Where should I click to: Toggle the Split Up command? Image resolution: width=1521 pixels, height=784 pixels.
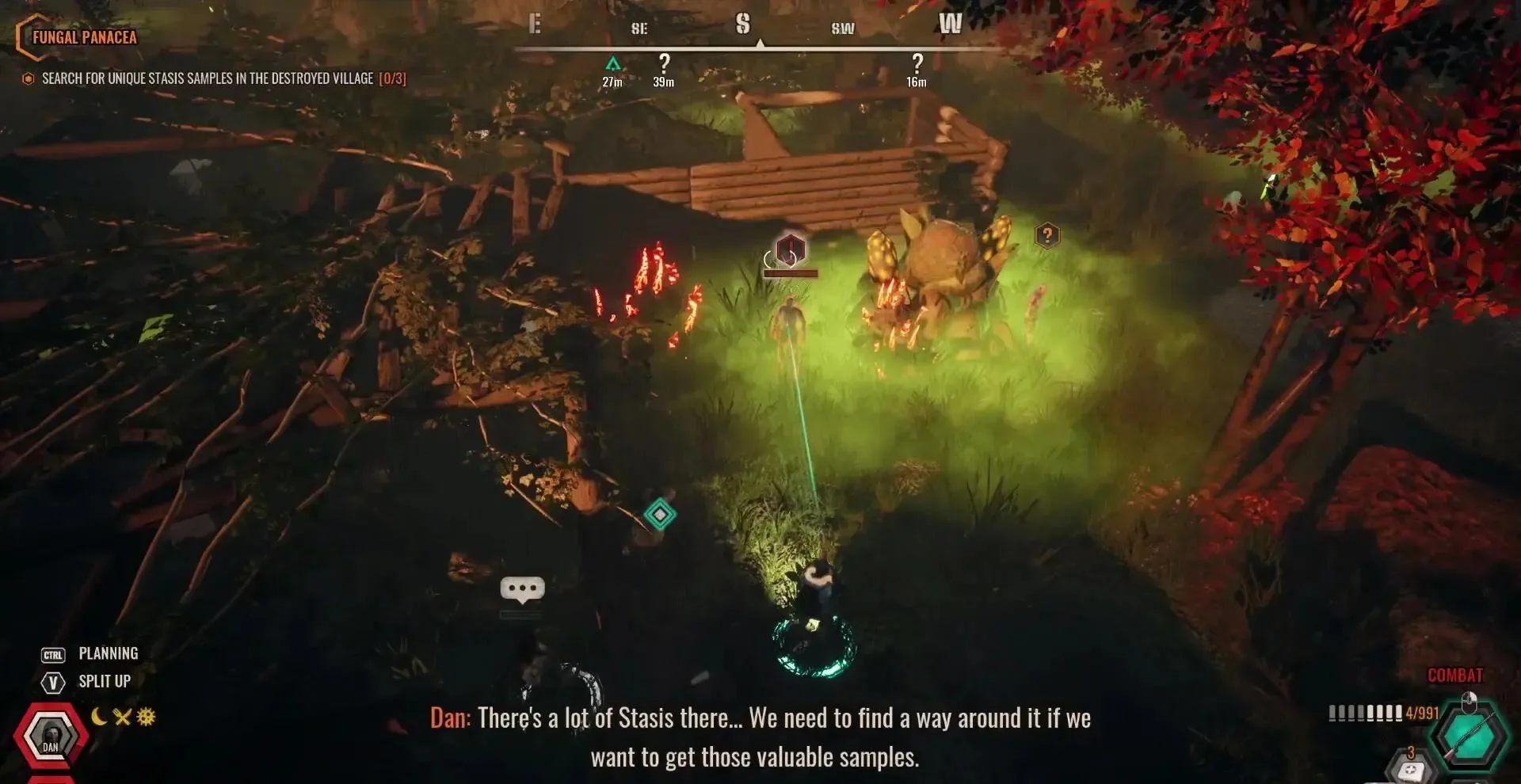coord(104,681)
